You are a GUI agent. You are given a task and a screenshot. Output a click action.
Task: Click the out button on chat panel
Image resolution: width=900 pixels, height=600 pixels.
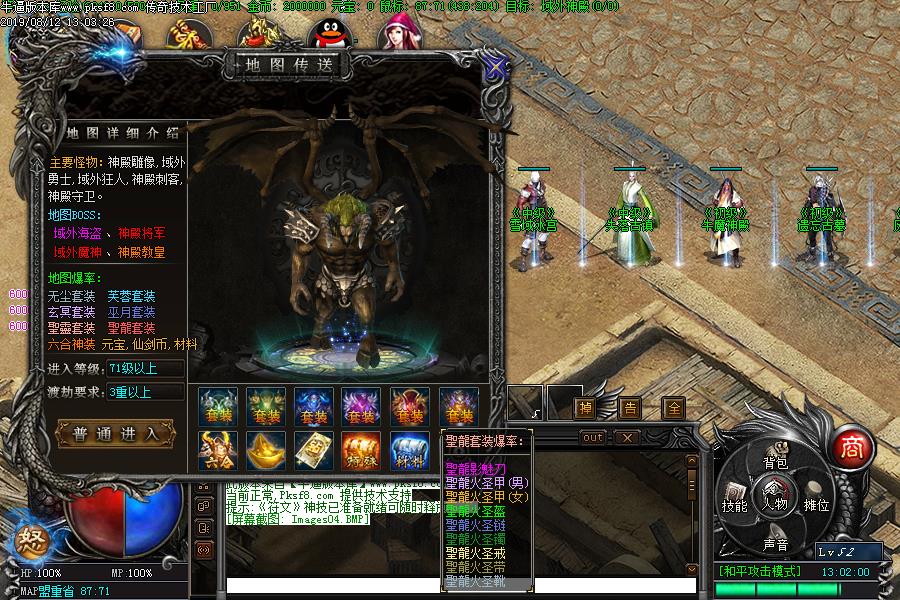pyautogui.click(x=593, y=438)
